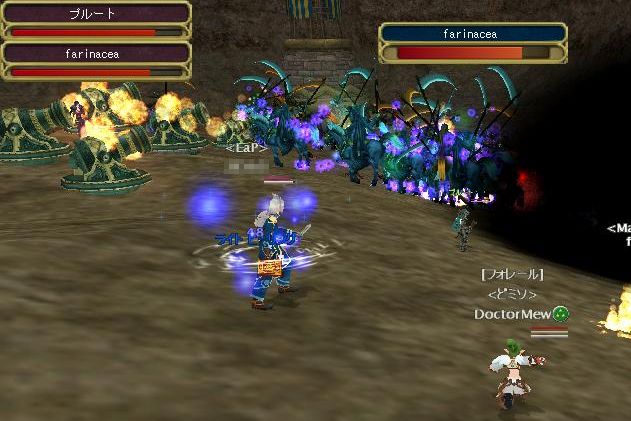This screenshot has height=421, width=631.
Task: Select the プルート party member frame
Action: pyautogui.click(x=96, y=20)
